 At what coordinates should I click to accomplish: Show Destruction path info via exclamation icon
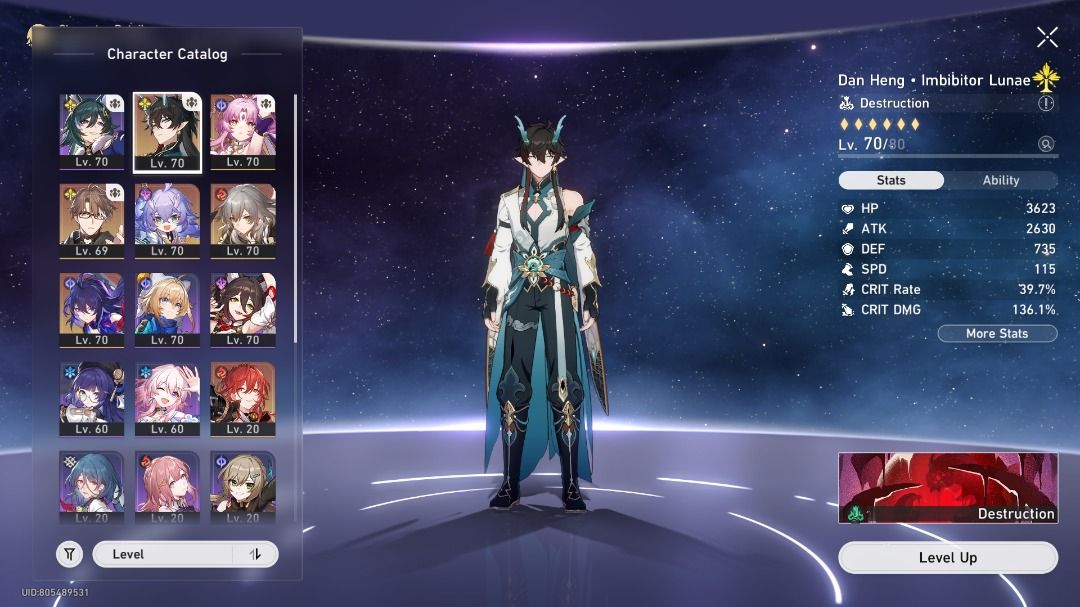coord(1046,103)
